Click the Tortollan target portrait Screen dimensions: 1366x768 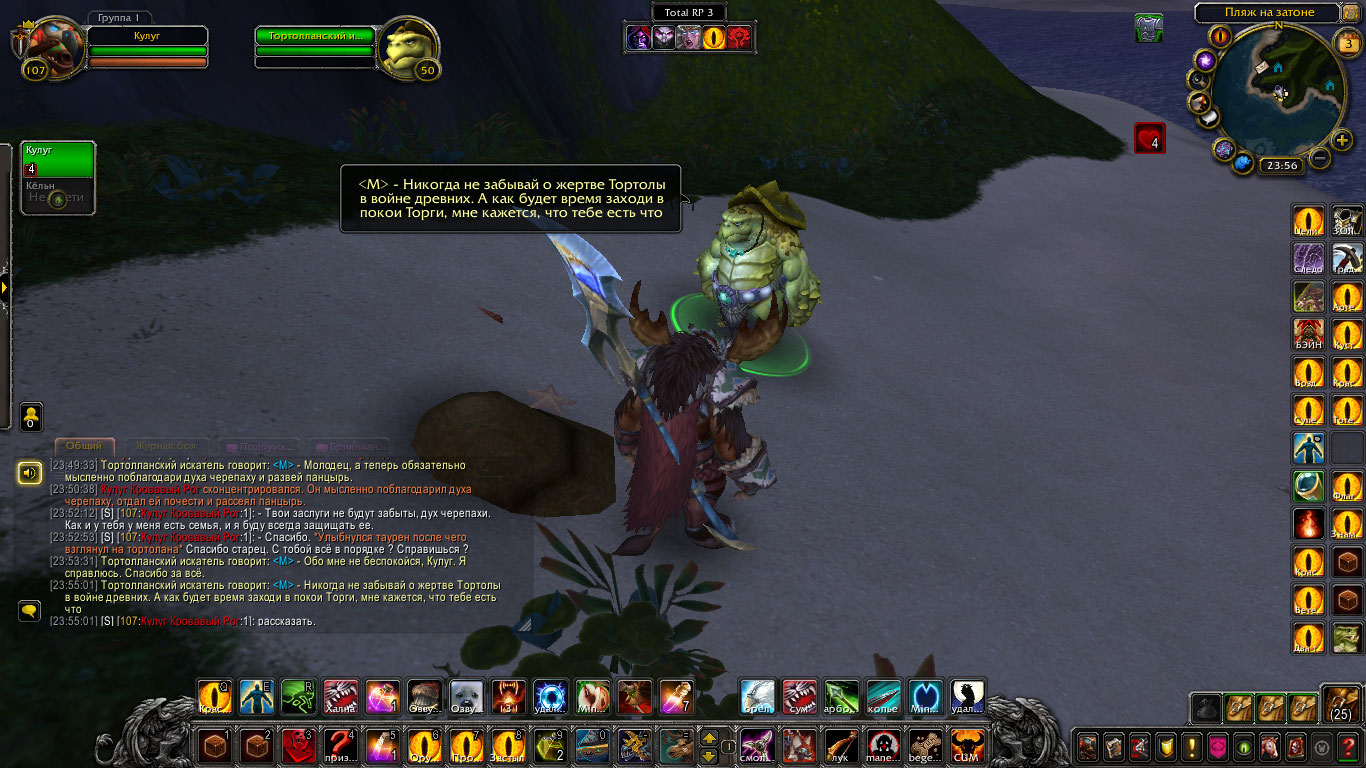[x=411, y=47]
